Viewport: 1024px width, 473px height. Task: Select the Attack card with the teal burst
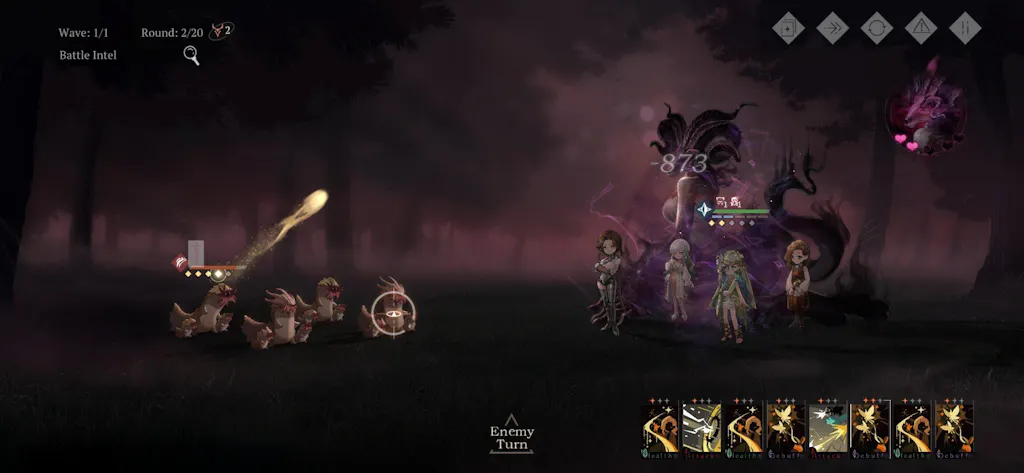click(828, 427)
